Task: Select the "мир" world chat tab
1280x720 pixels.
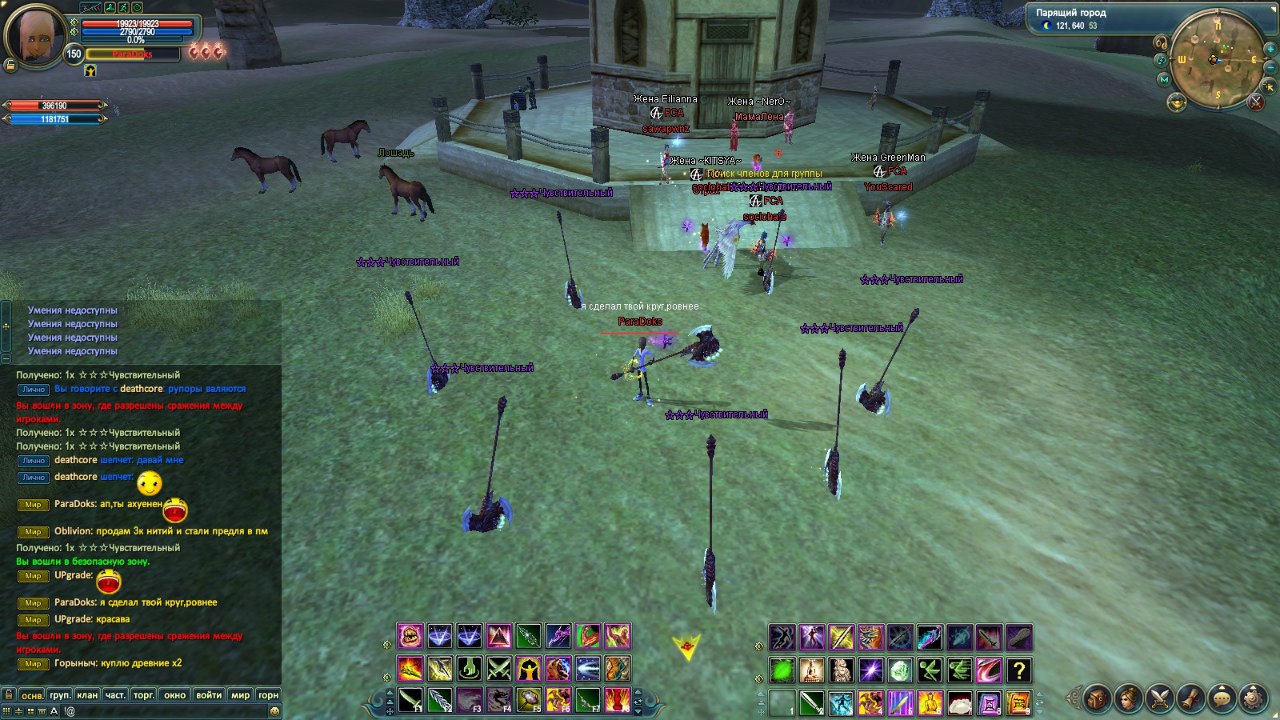Action: (240, 695)
